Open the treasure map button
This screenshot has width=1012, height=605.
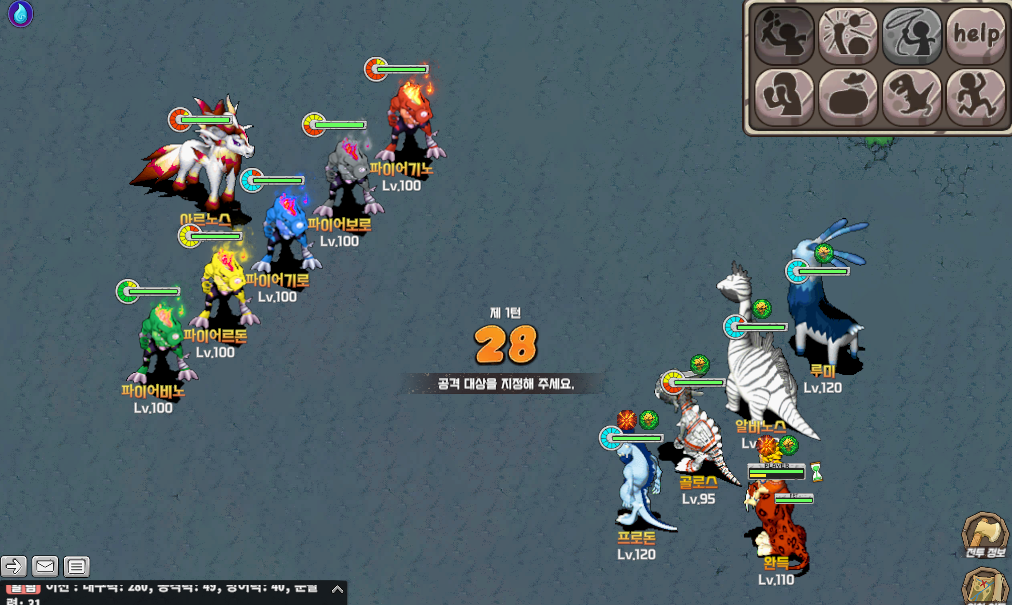985,587
